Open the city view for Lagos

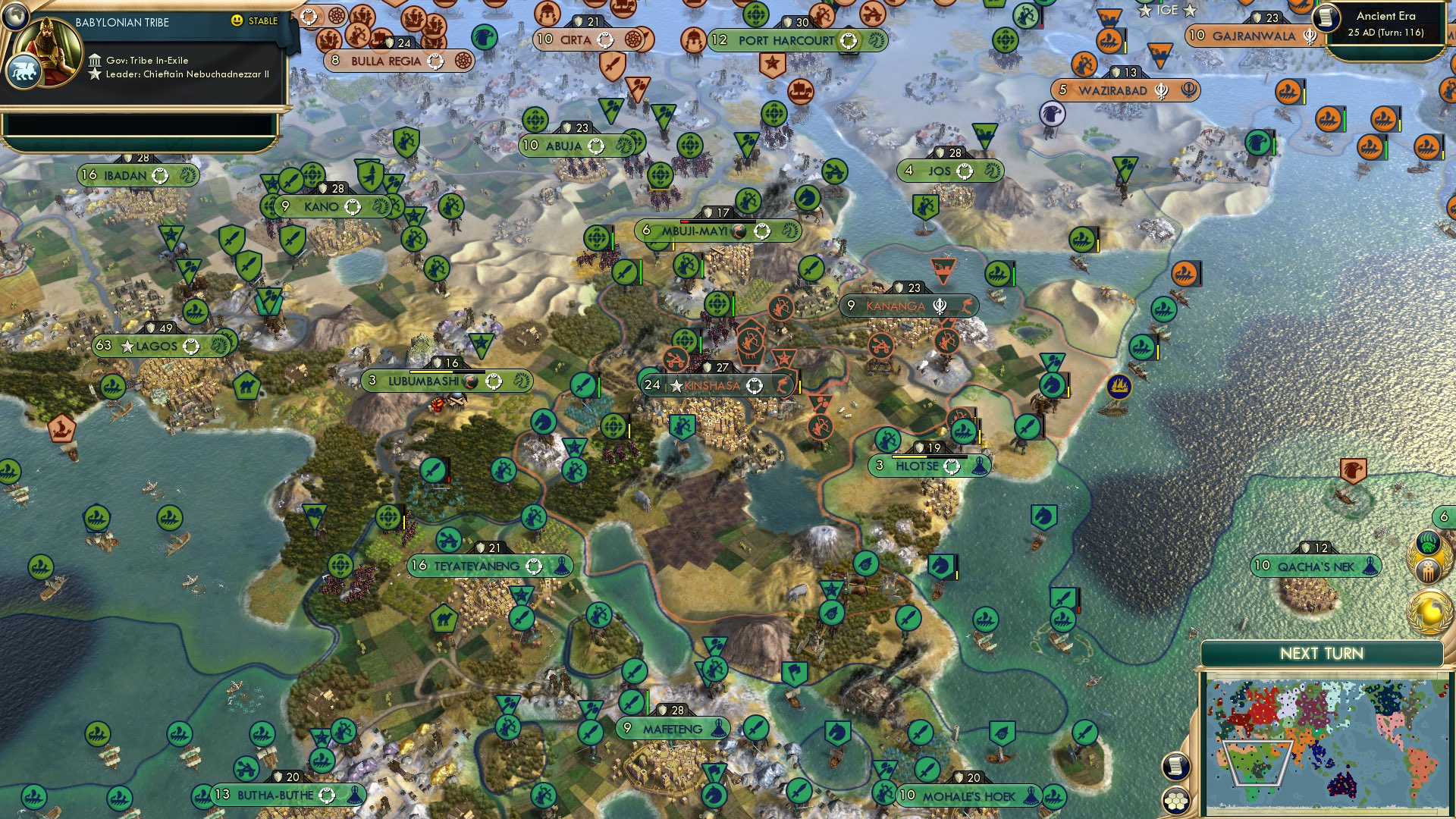pyautogui.click(x=155, y=345)
